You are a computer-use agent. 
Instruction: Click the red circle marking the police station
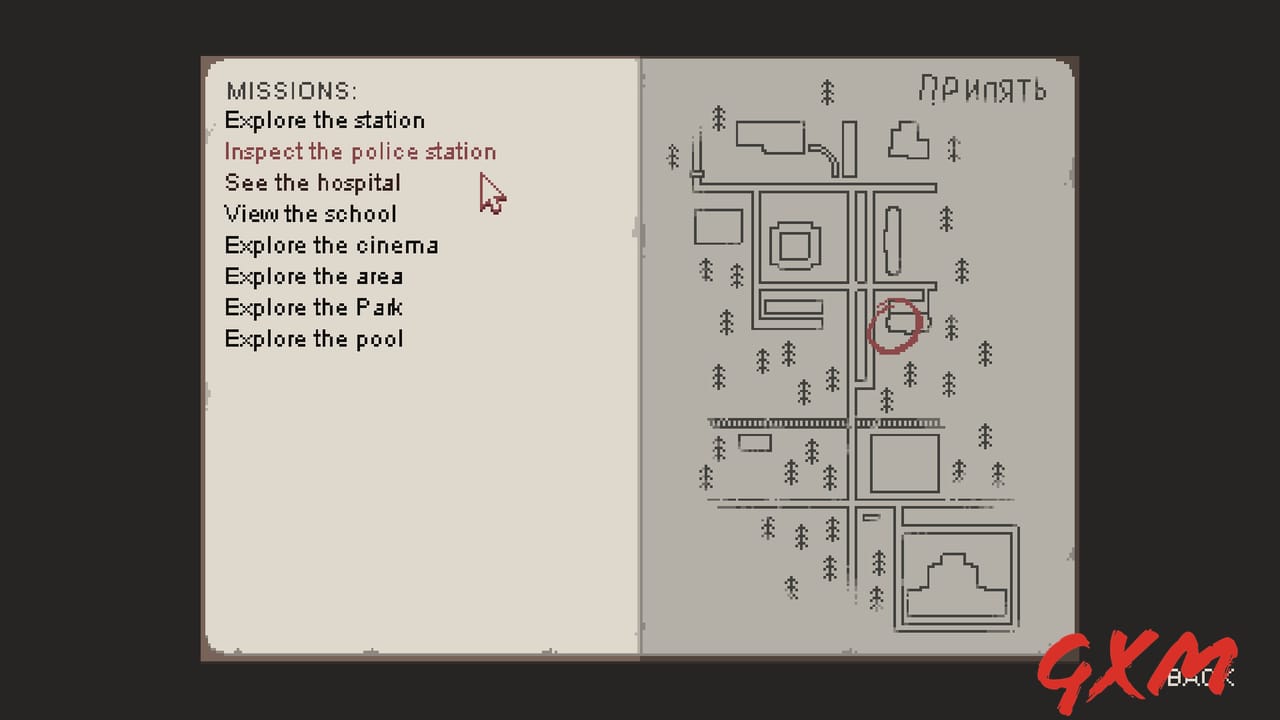click(896, 325)
